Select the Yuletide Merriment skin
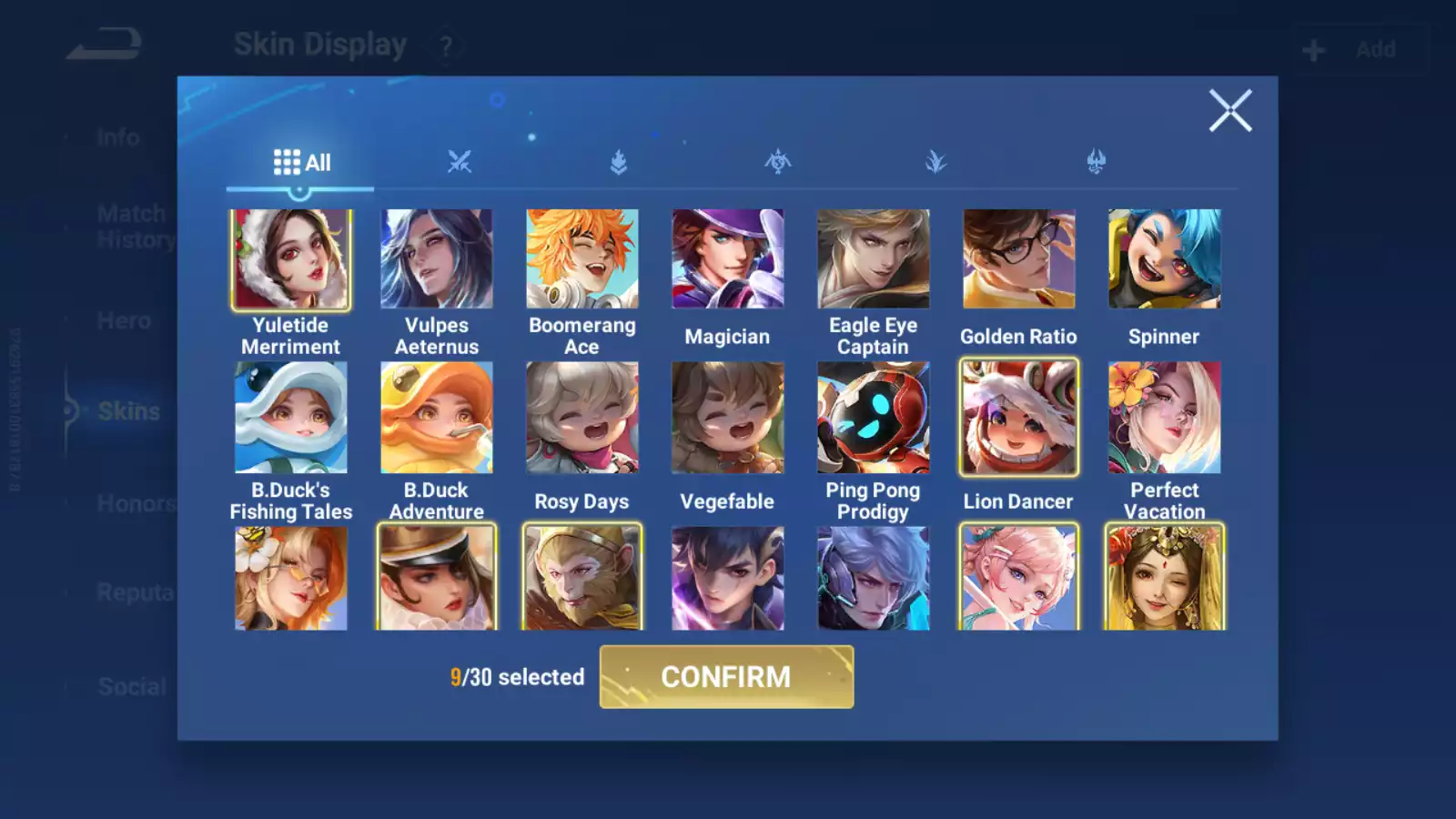Screen dimensions: 1456x819 [291, 259]
